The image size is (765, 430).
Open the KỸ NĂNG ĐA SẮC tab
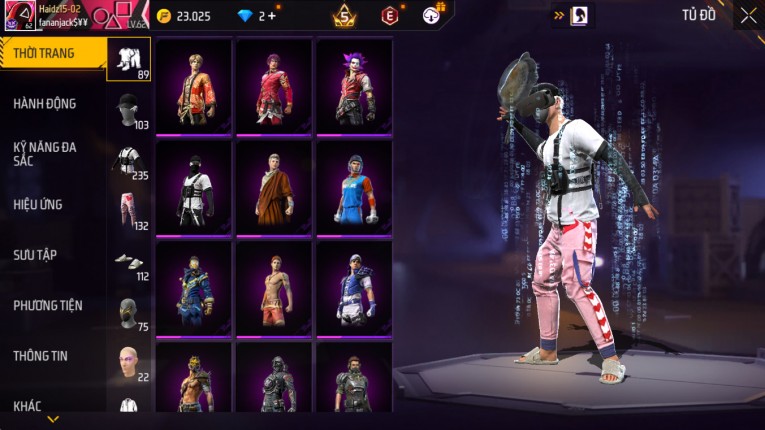tap(45, 154)
